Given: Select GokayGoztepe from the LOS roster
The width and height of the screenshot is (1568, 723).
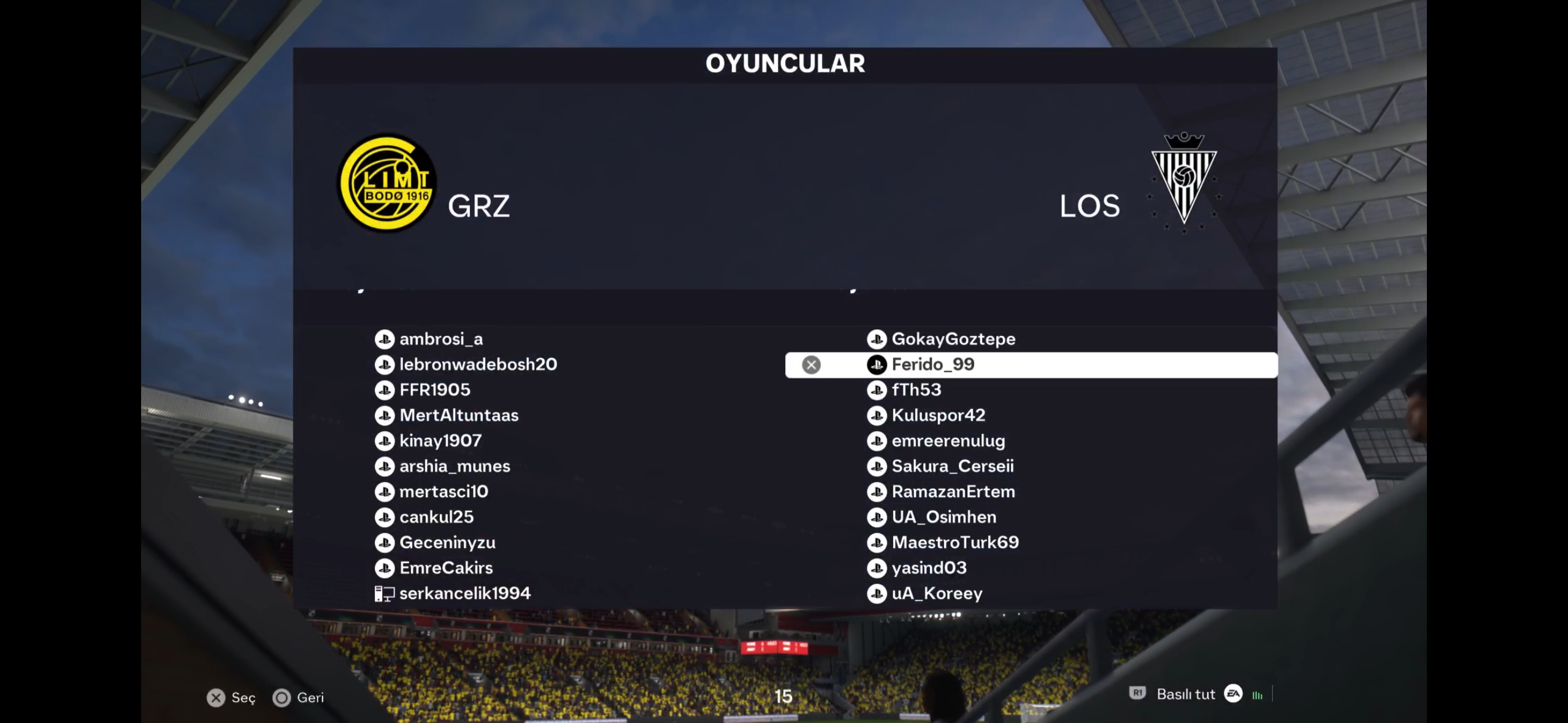Looking at the screenshot, I should pyautogui.click(x=953, y=339).
